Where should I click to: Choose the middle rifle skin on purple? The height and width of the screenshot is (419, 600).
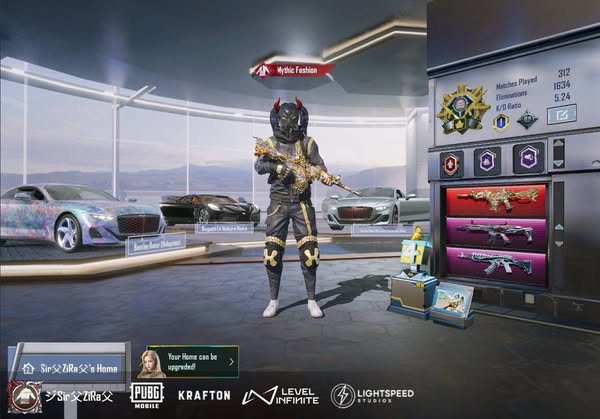click(496, 233)
